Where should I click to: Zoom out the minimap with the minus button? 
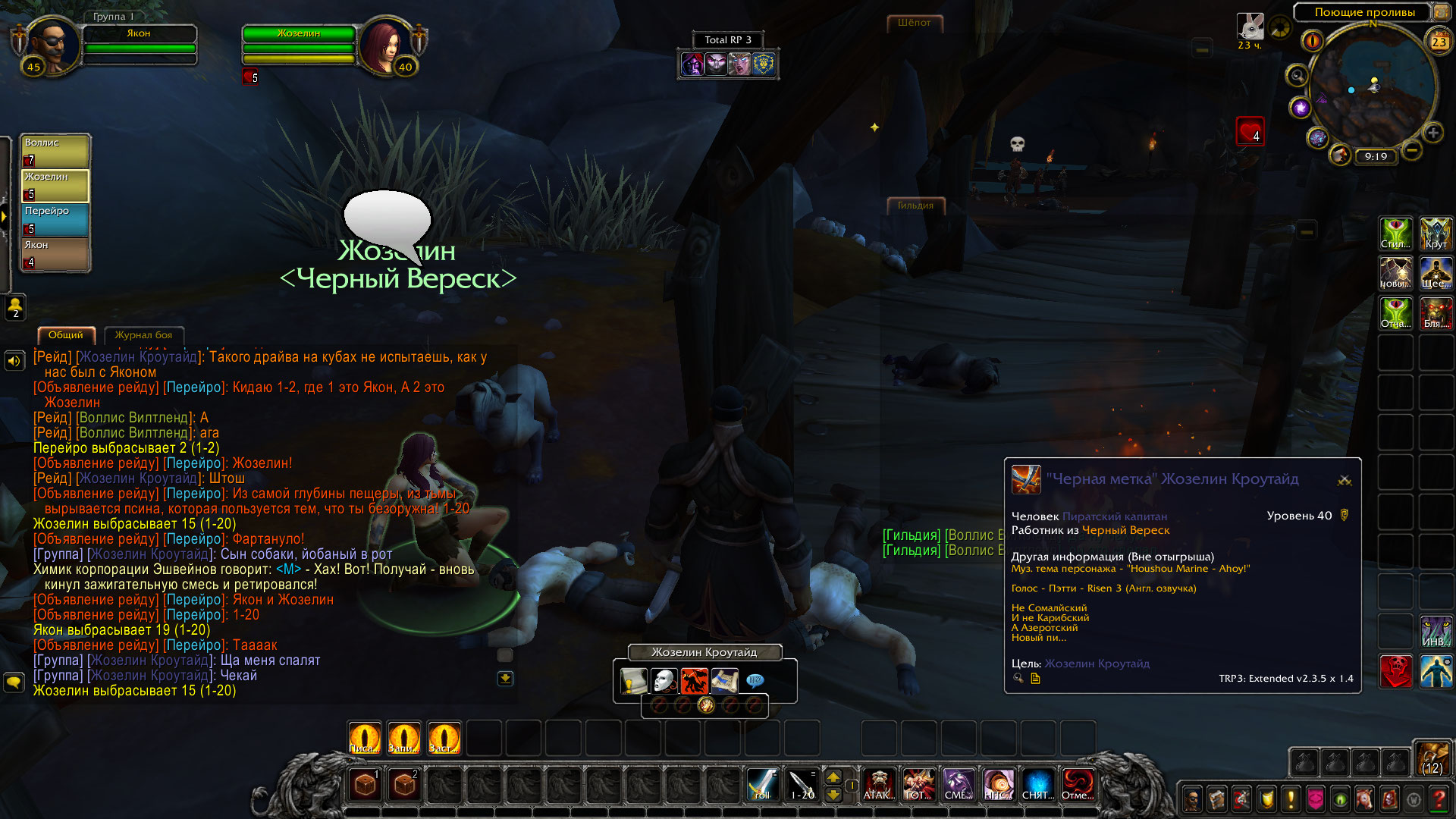(1411, 150)
